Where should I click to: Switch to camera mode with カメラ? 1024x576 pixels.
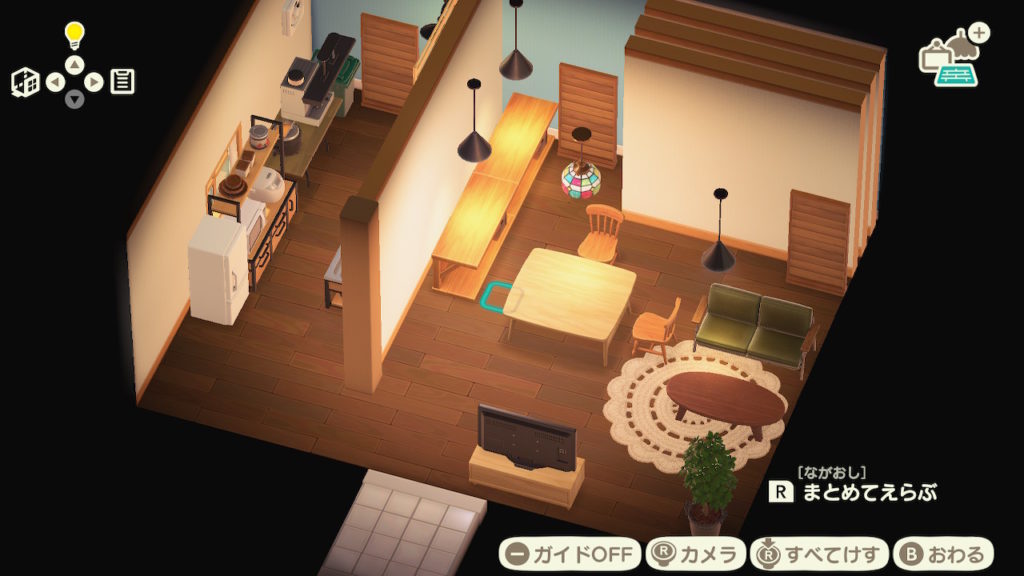696,553
